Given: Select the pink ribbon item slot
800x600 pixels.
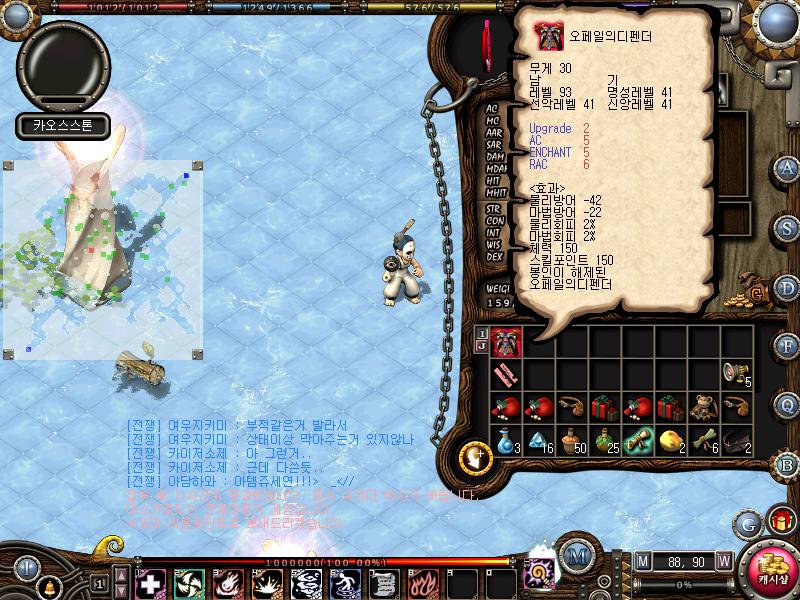Looking at the screenshot, I should [x=506, y=374].
